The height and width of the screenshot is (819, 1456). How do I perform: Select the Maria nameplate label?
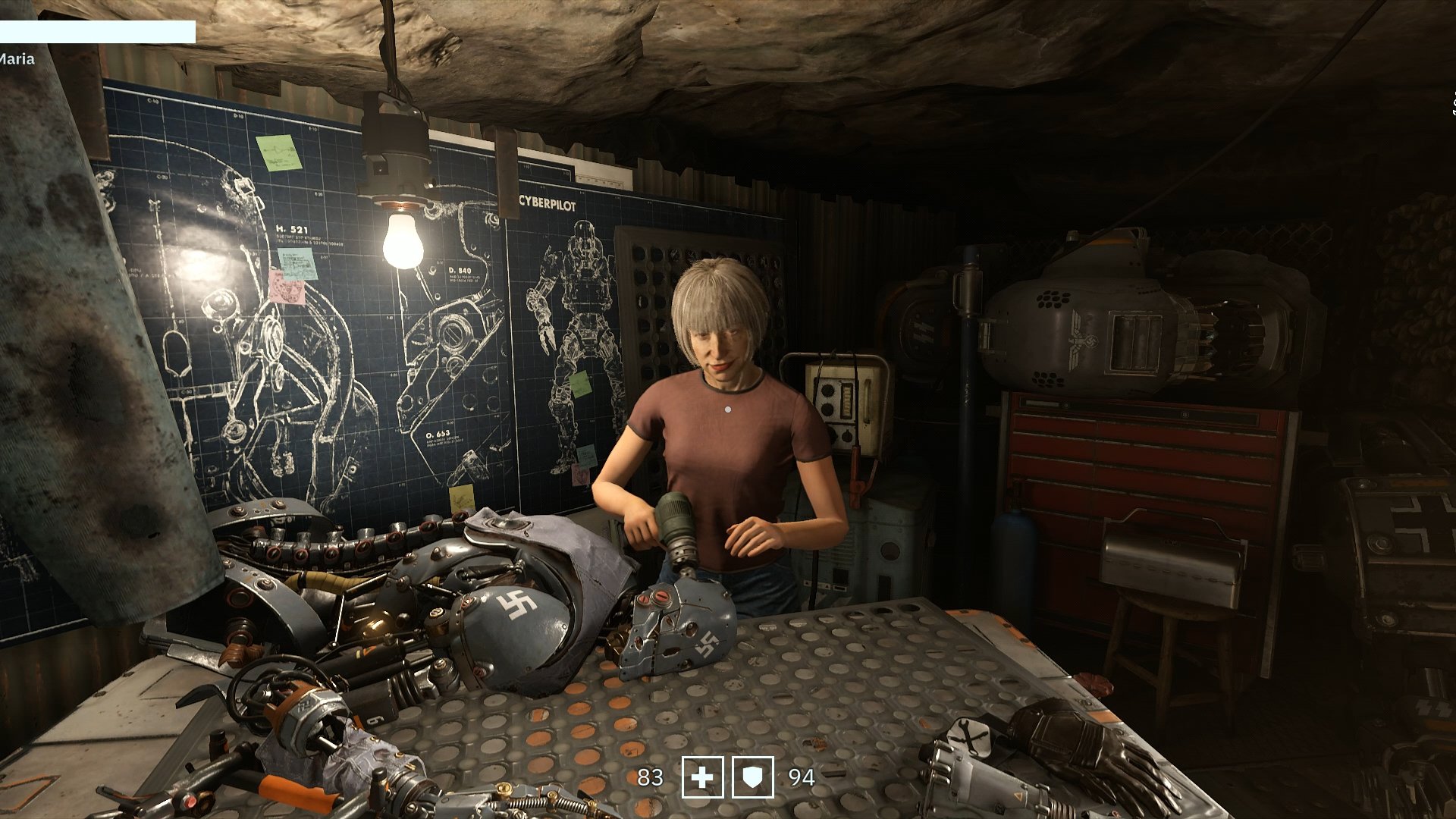pos(17,58)
